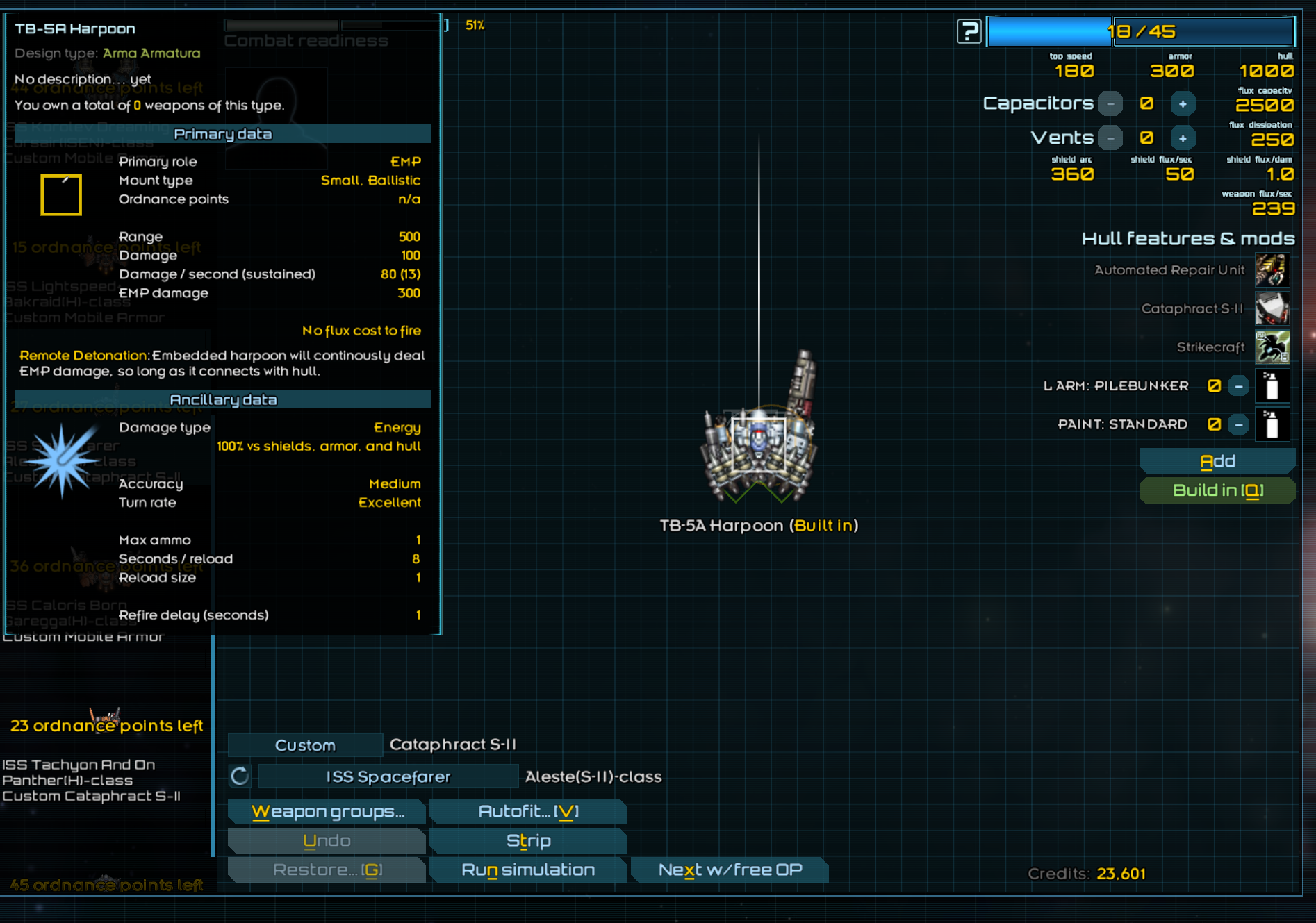Open the question mark help button
The height and width of the screenshot is (923, 1316).
coord(969,31)
